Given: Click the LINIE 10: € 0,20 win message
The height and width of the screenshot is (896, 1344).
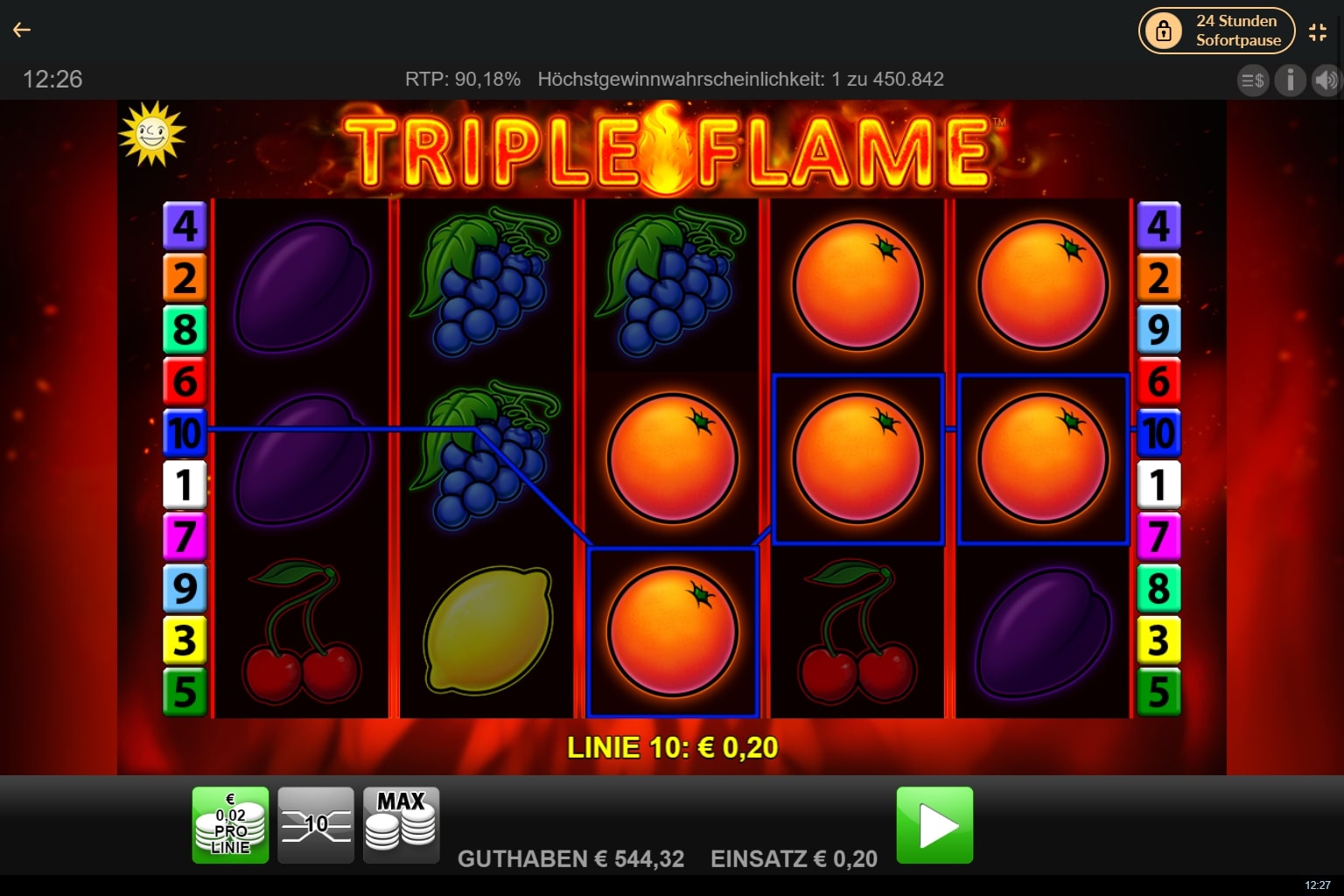Looking at the screenshot, I should 673,747.
